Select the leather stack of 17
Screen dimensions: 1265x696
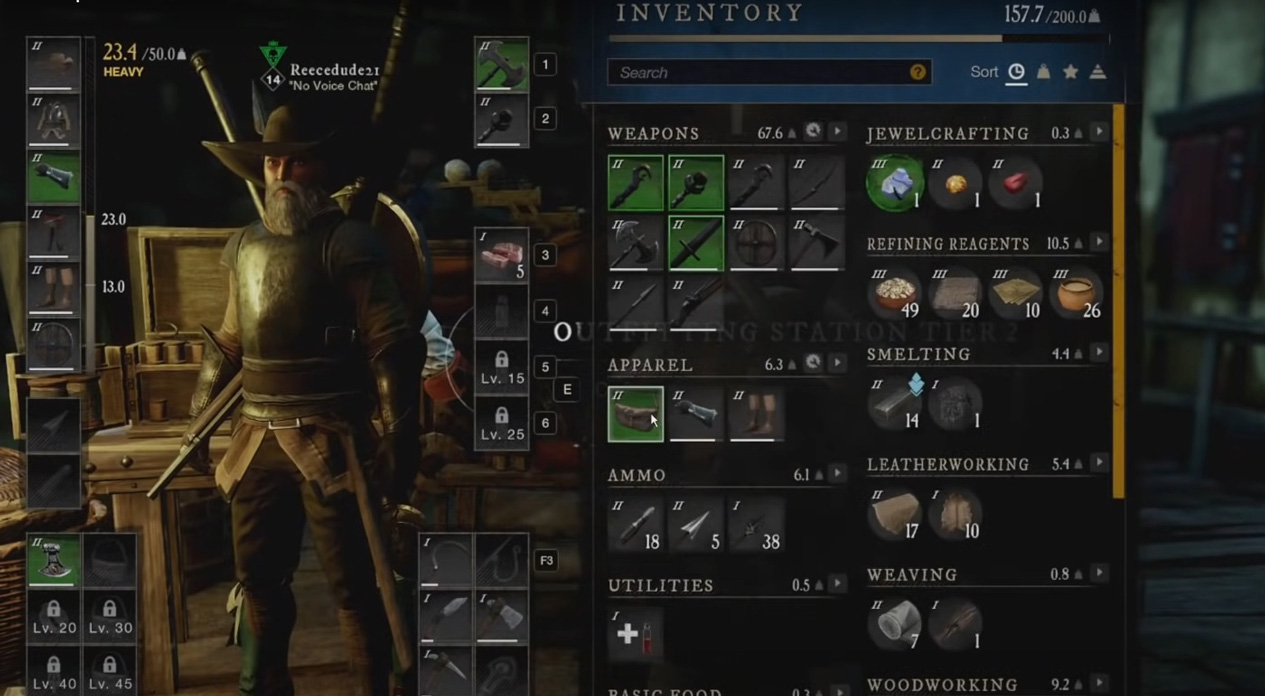pos(895,514)
